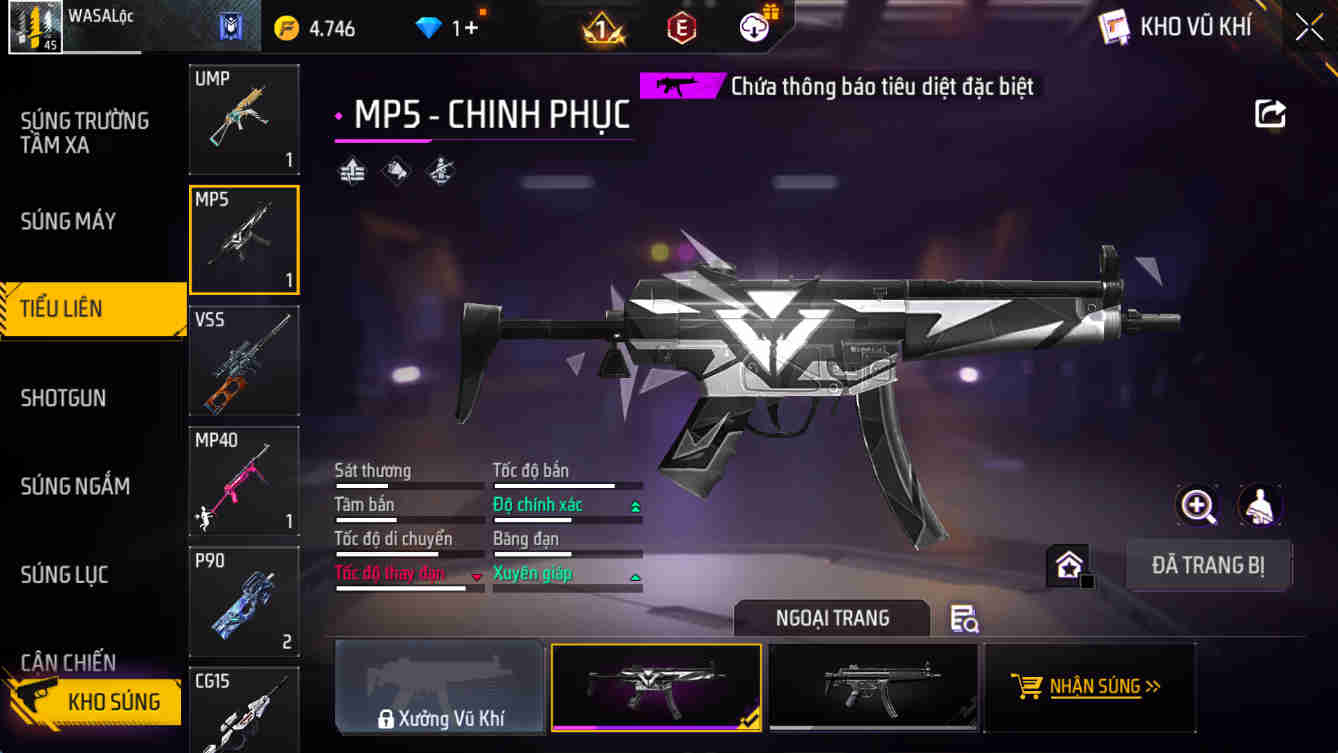The width and height of the screenshot is (1338, 753).
Task: Switch to the Ngoại Trang tab
Action: click(834, 618)
